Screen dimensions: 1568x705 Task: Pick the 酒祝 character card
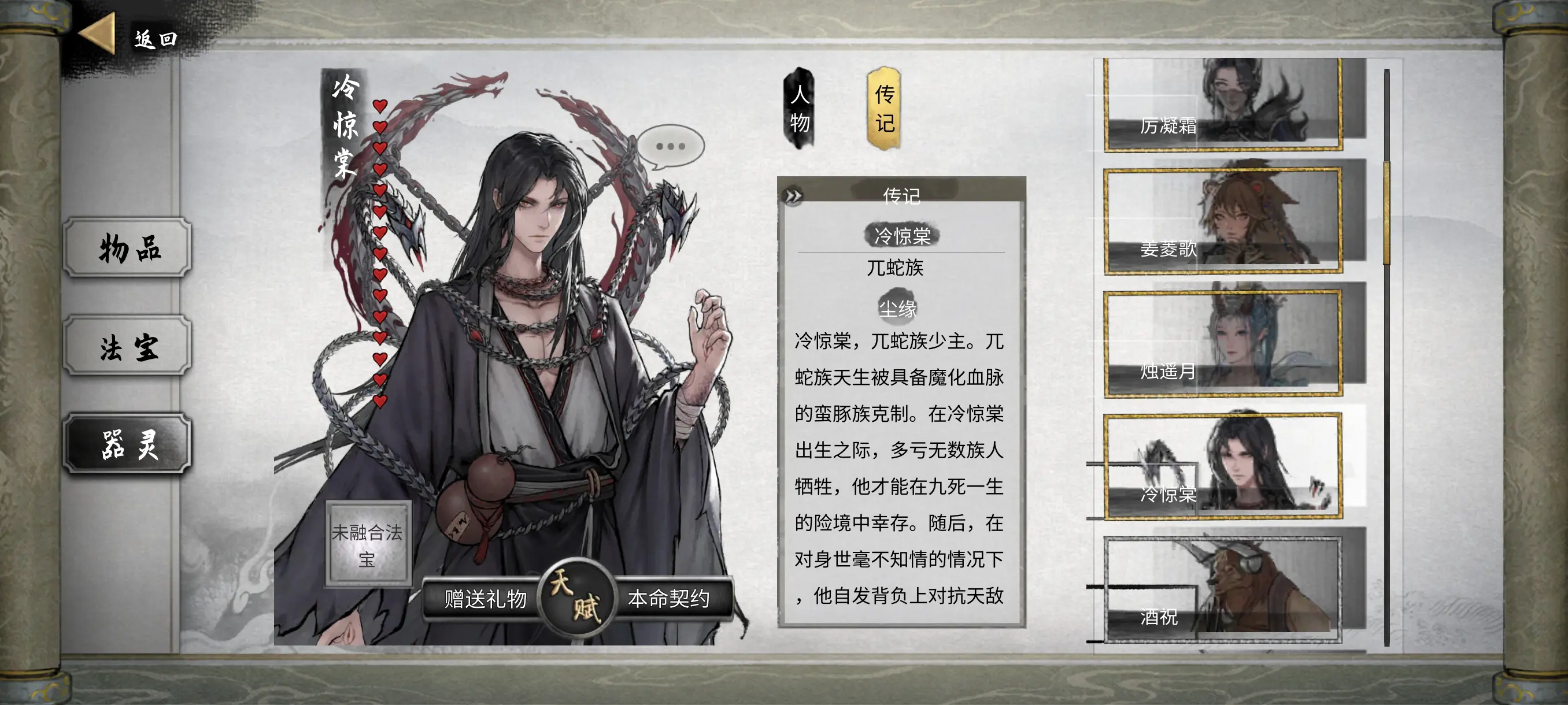(x=1222, y=589)
